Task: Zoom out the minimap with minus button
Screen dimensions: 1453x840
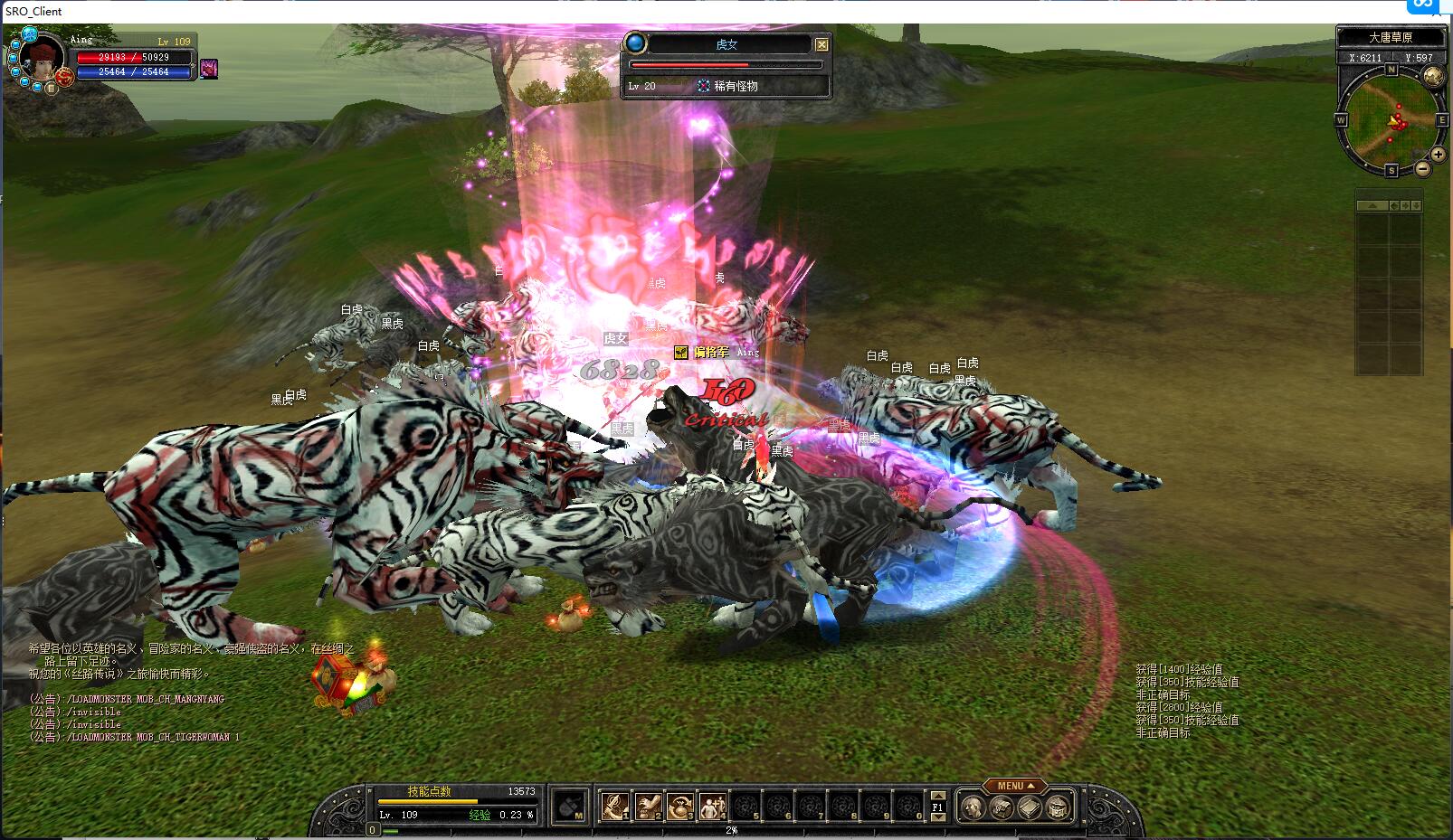Action: pos(1422,169)
